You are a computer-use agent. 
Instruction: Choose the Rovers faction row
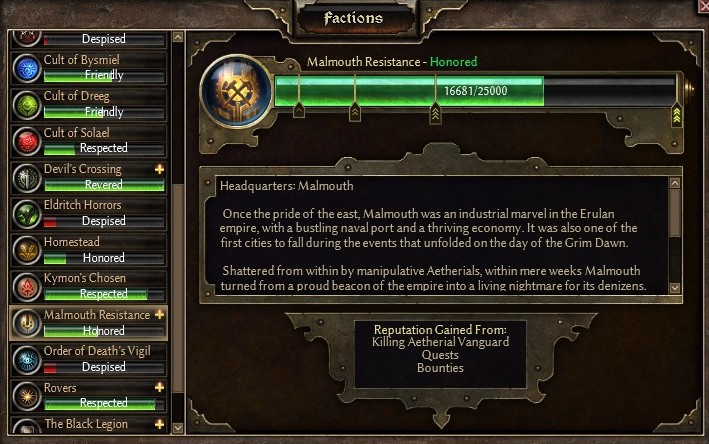[x=88, y=395]
